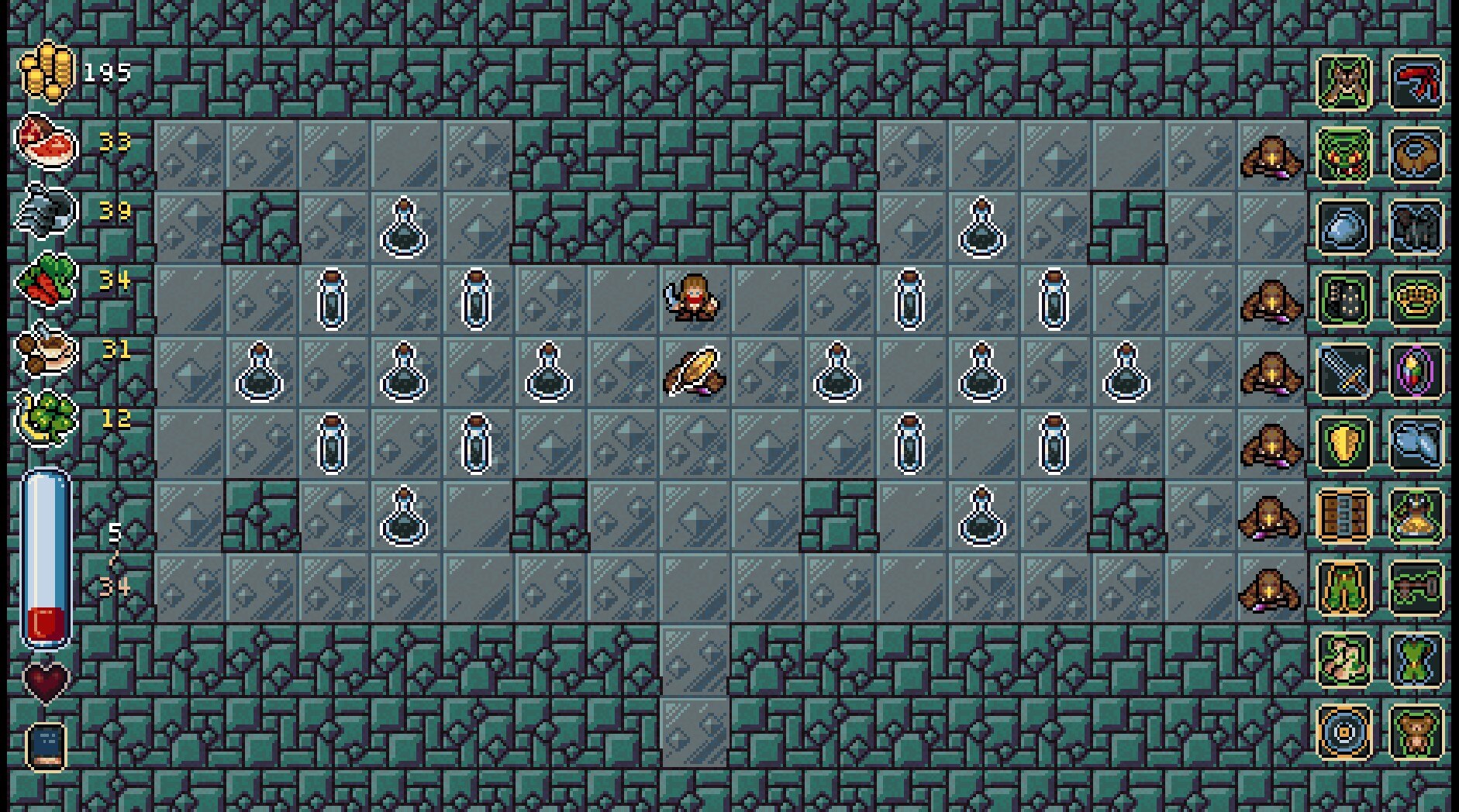Select the gold pile trophy slot
The width and height of the screenshot is (1459, 812).
[x=1416, y=515]
